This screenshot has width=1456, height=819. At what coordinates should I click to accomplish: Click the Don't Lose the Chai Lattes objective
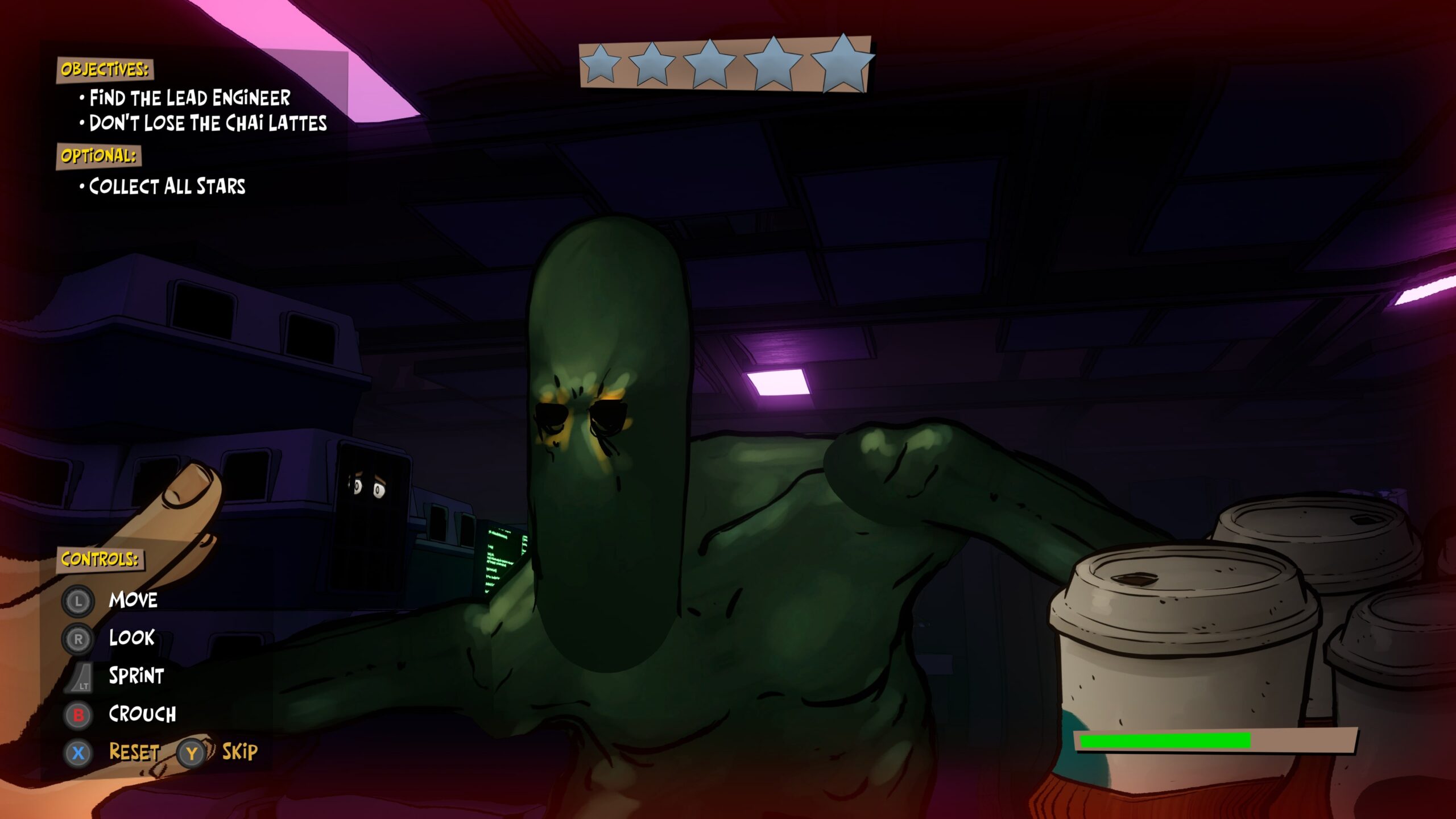coord(208,123)
